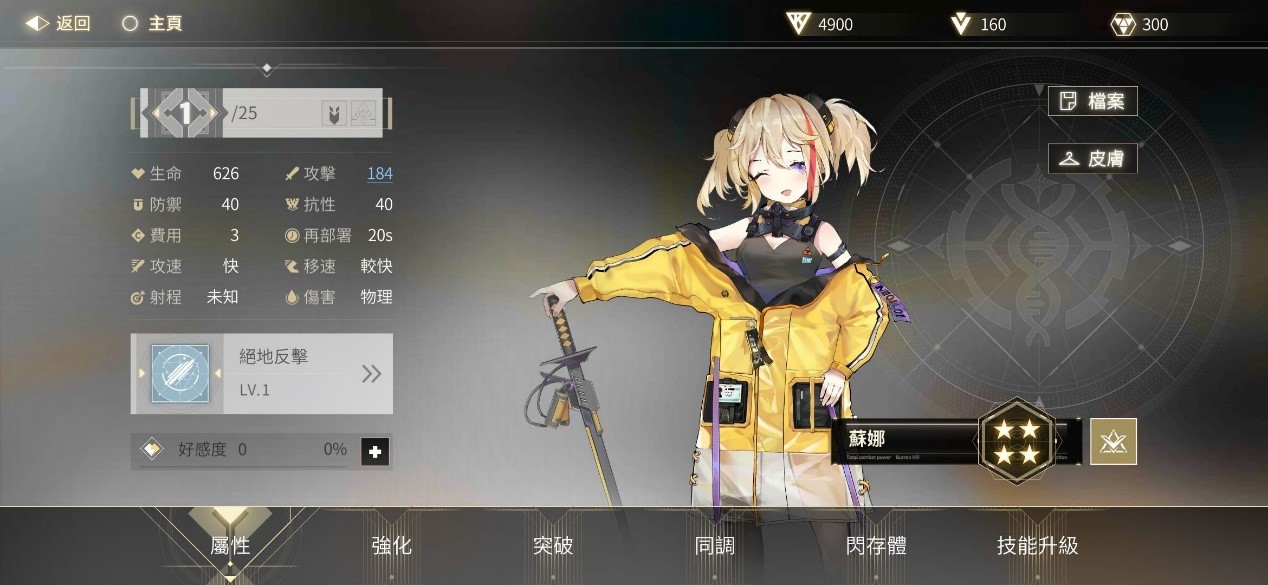
Task: Click the four-star rarity badge
Action: (1017, 441)
